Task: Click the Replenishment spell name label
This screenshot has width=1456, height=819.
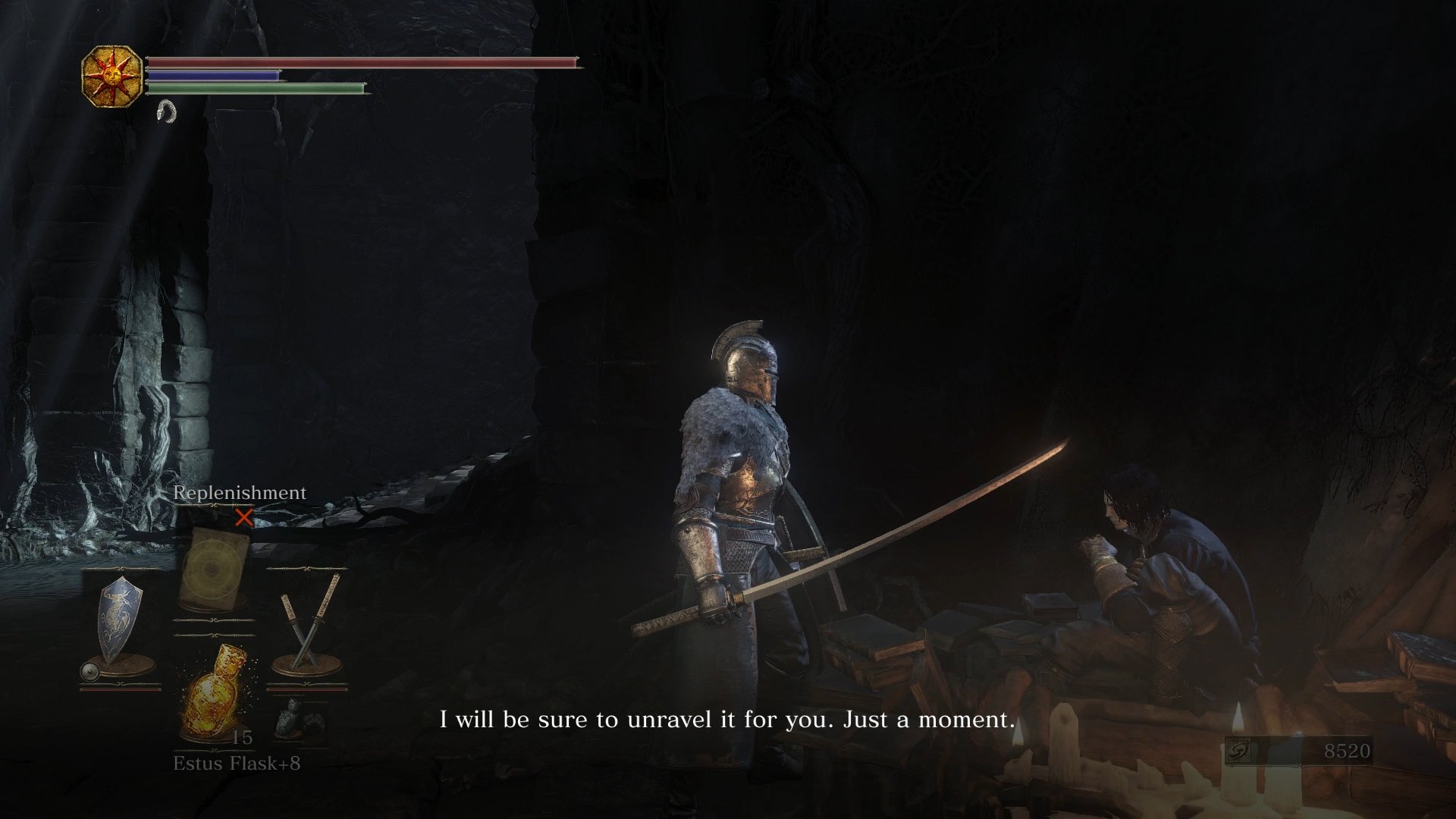Action: pos(240,492)
